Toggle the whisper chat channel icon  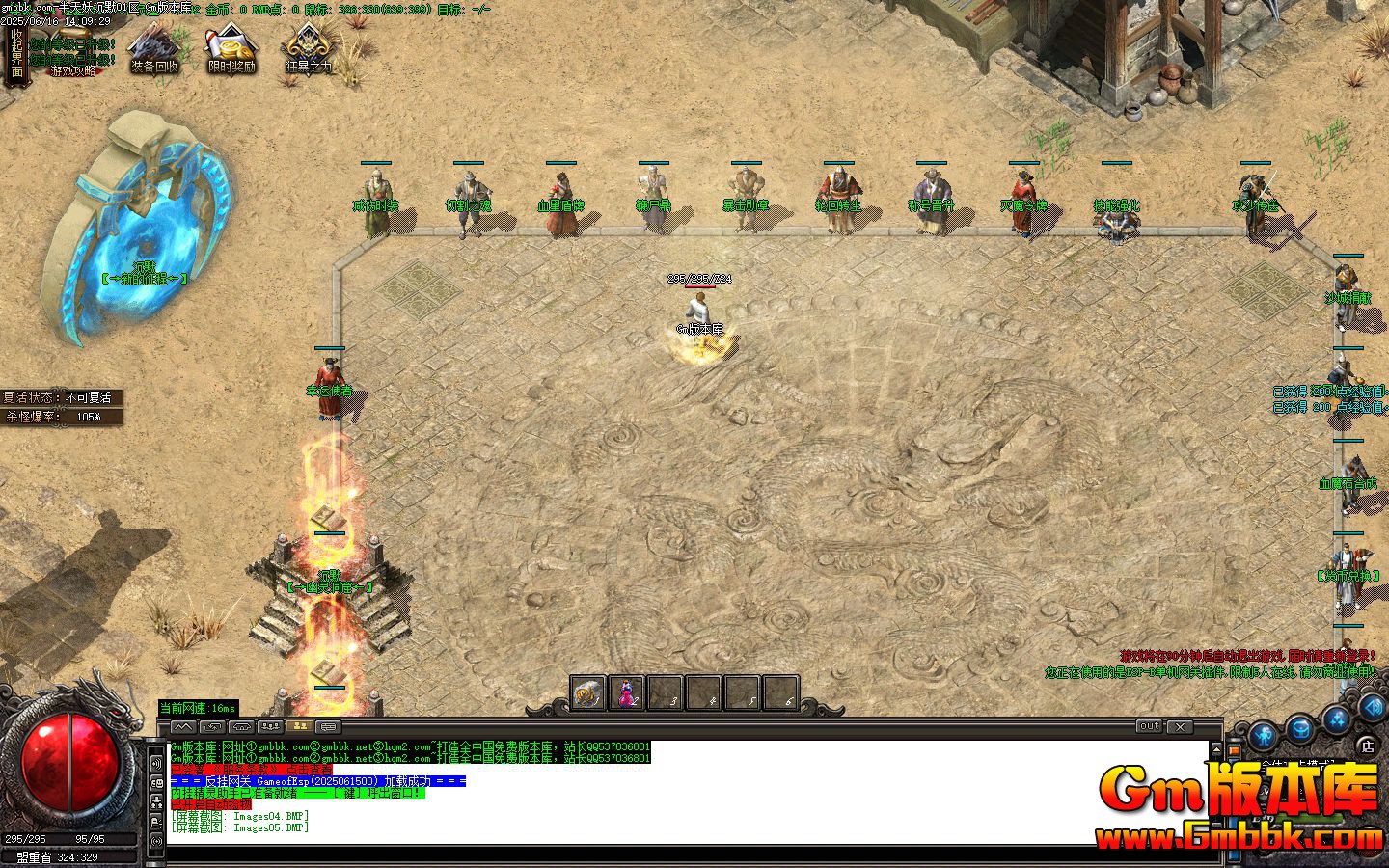click(213, 725)
